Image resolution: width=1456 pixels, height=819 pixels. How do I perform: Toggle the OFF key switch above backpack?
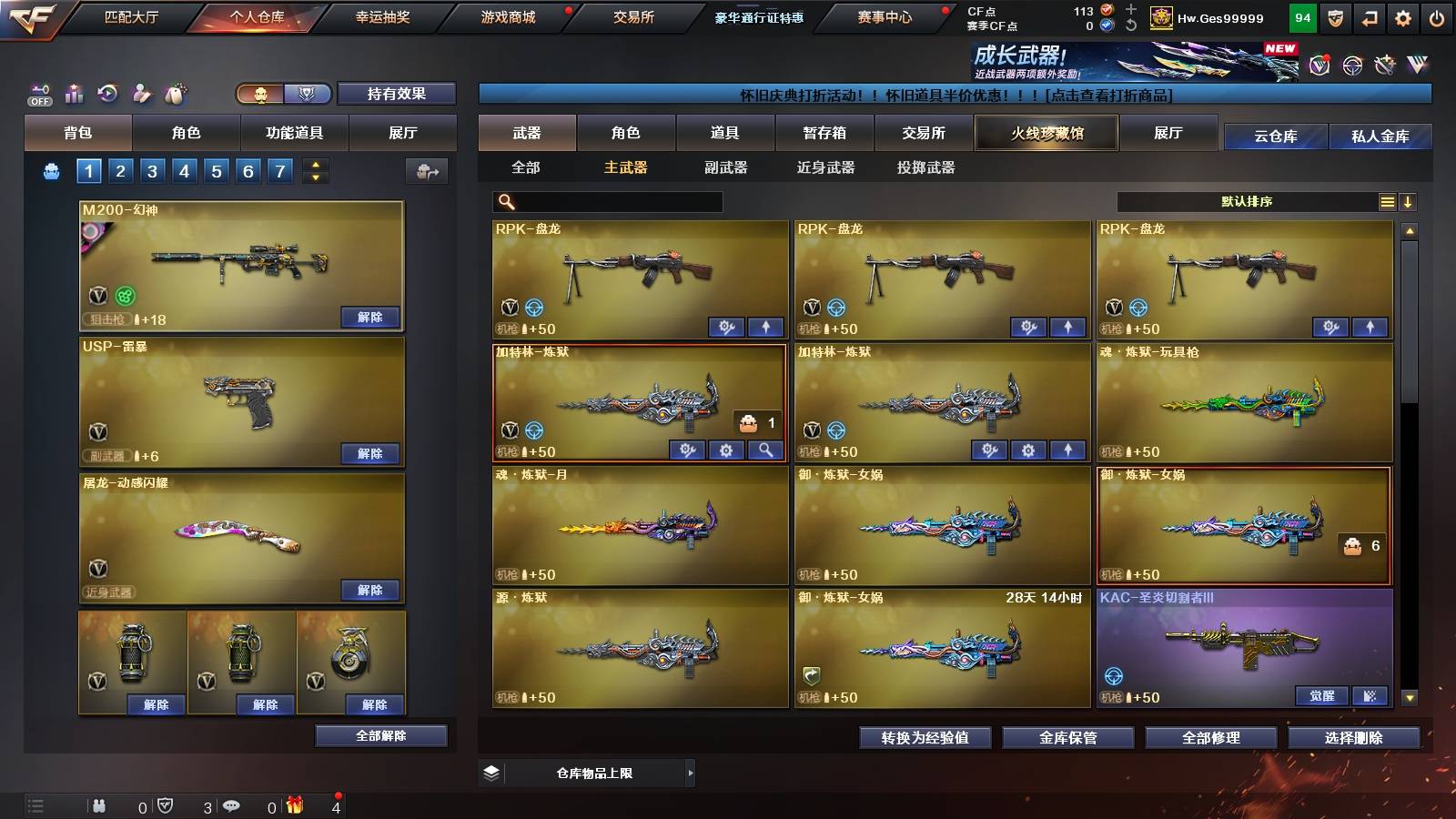[x=39, y=91]
